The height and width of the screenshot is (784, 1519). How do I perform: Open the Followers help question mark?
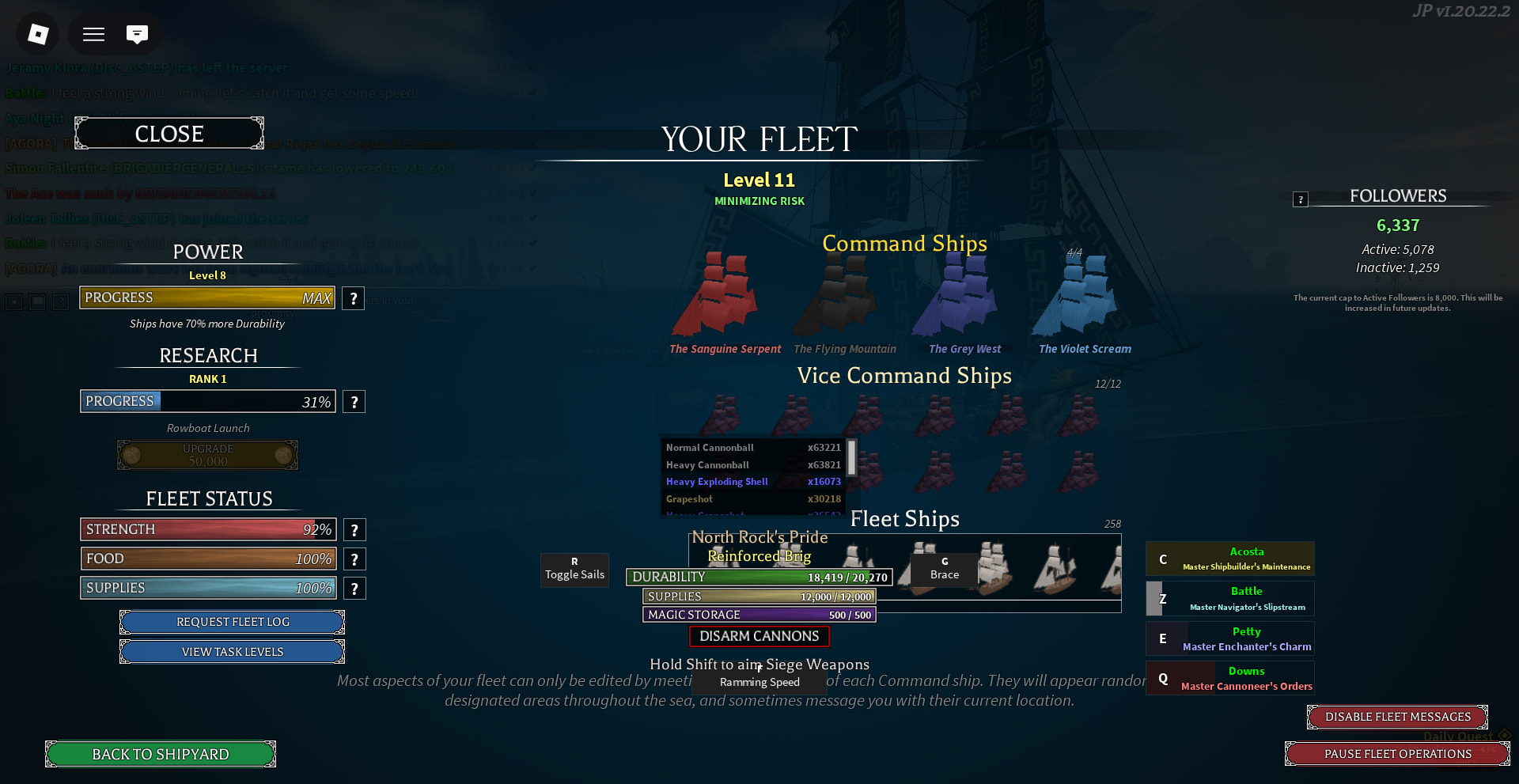coord(1300,199)
